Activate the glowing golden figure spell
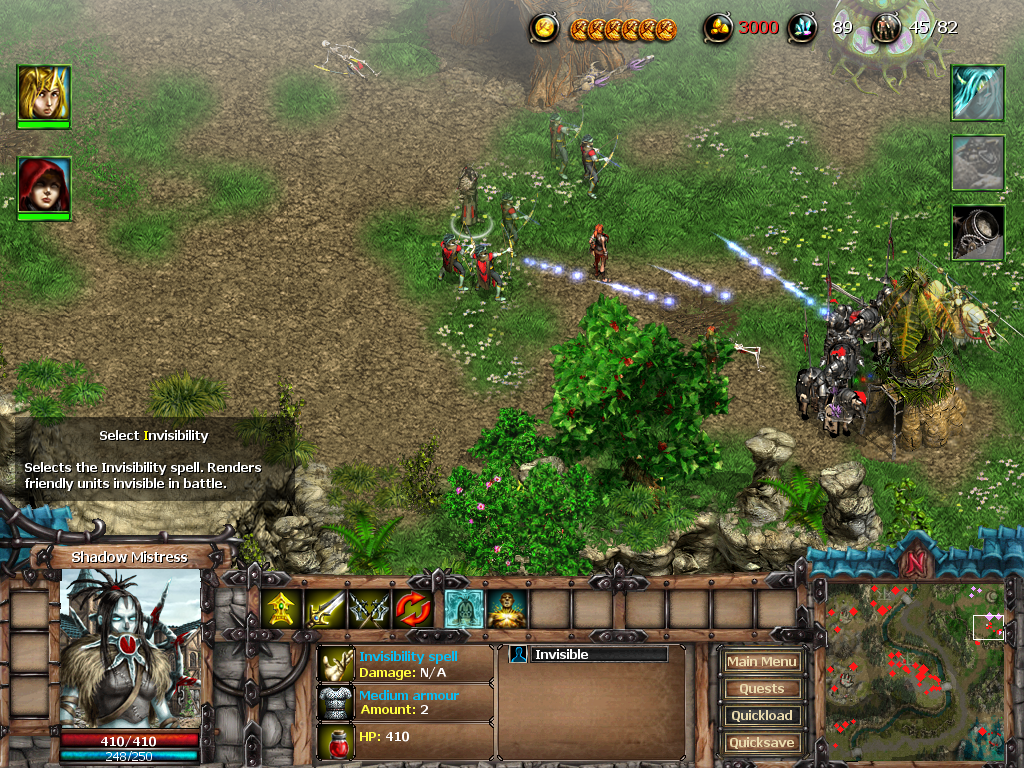The image size is (1024, 768). tap(507, 608)
